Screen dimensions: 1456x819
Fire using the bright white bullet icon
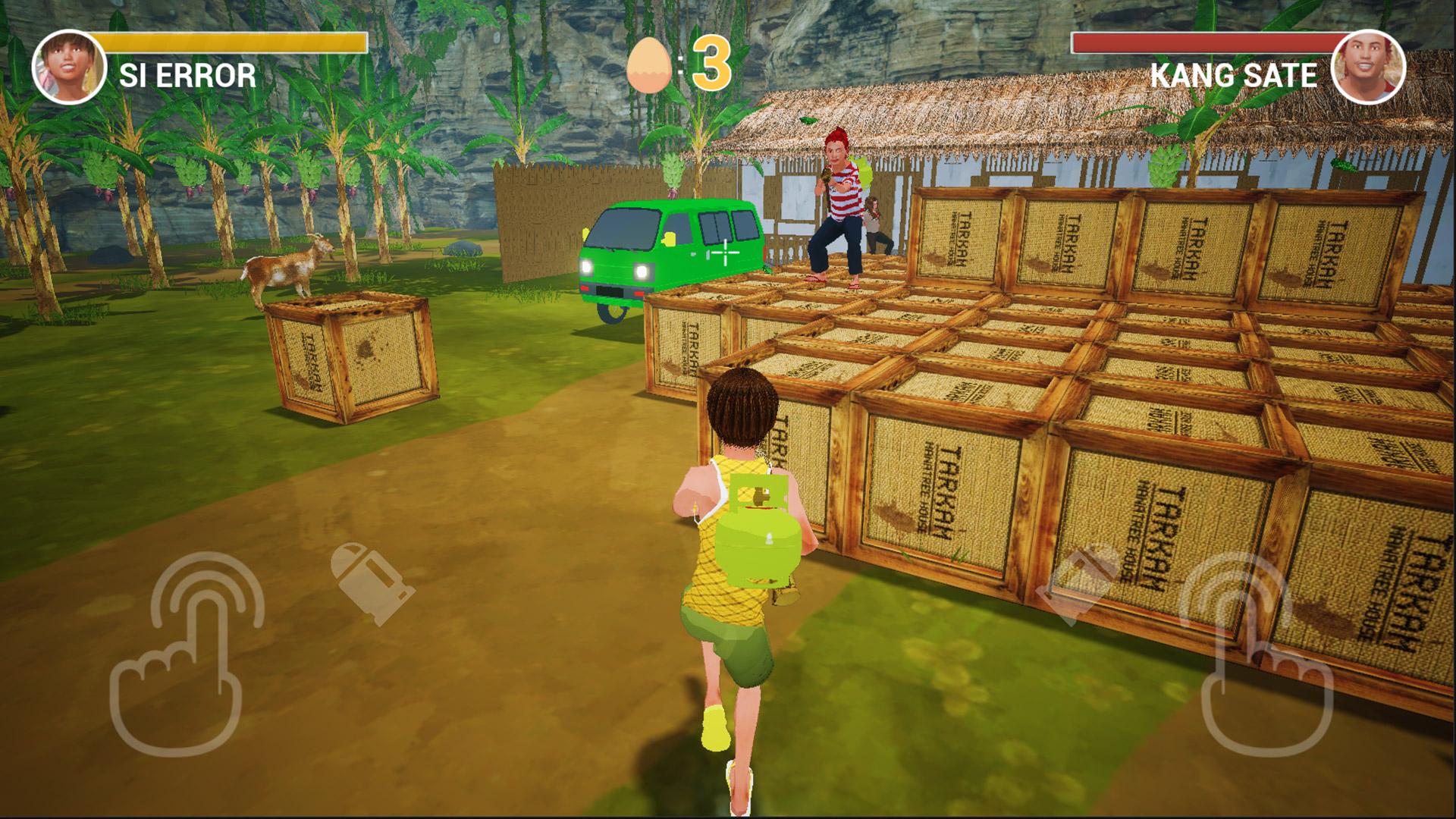pyautogui.click(x=372, y=582)
